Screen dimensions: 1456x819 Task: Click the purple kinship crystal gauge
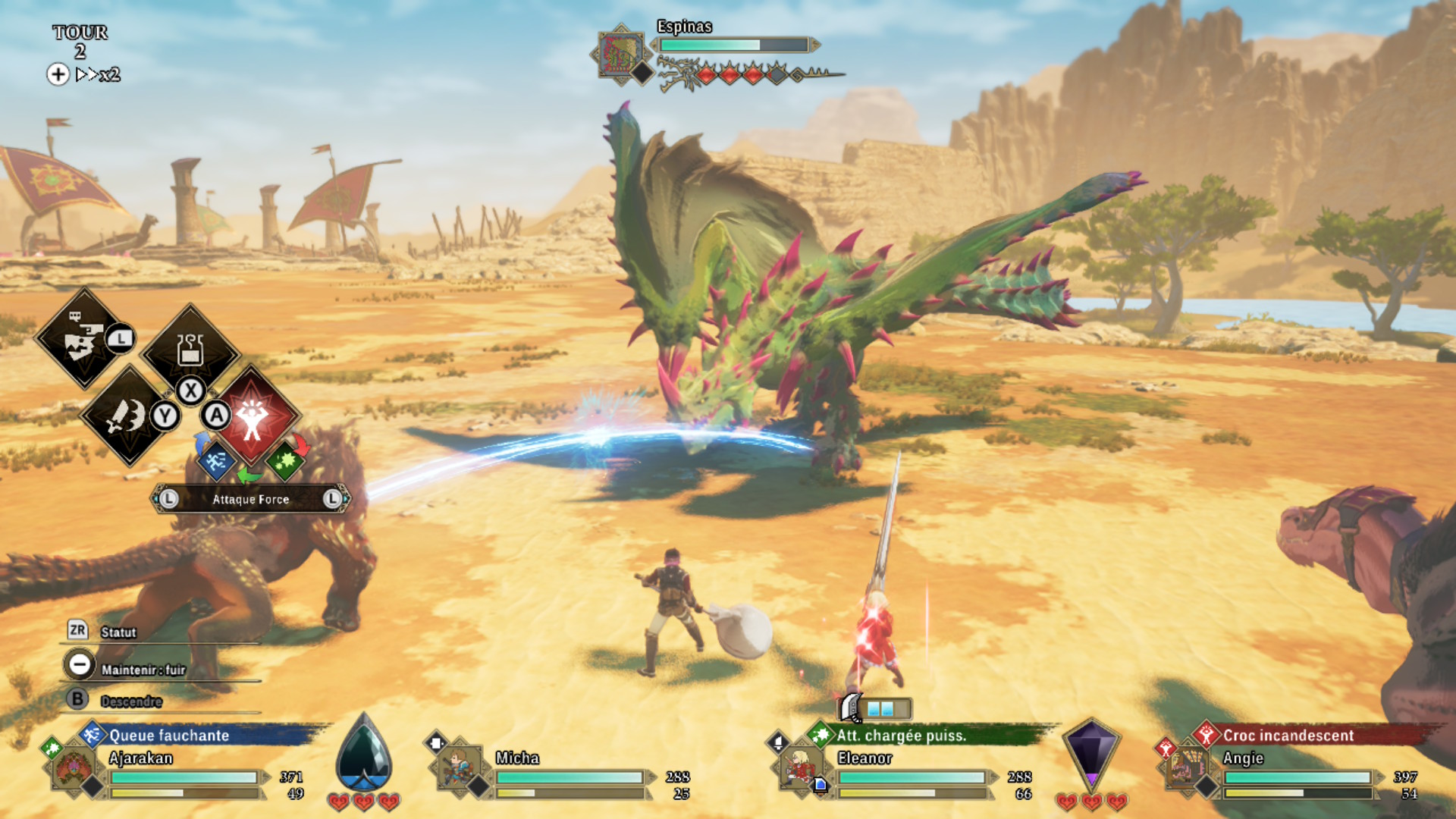coord(1090,754)
